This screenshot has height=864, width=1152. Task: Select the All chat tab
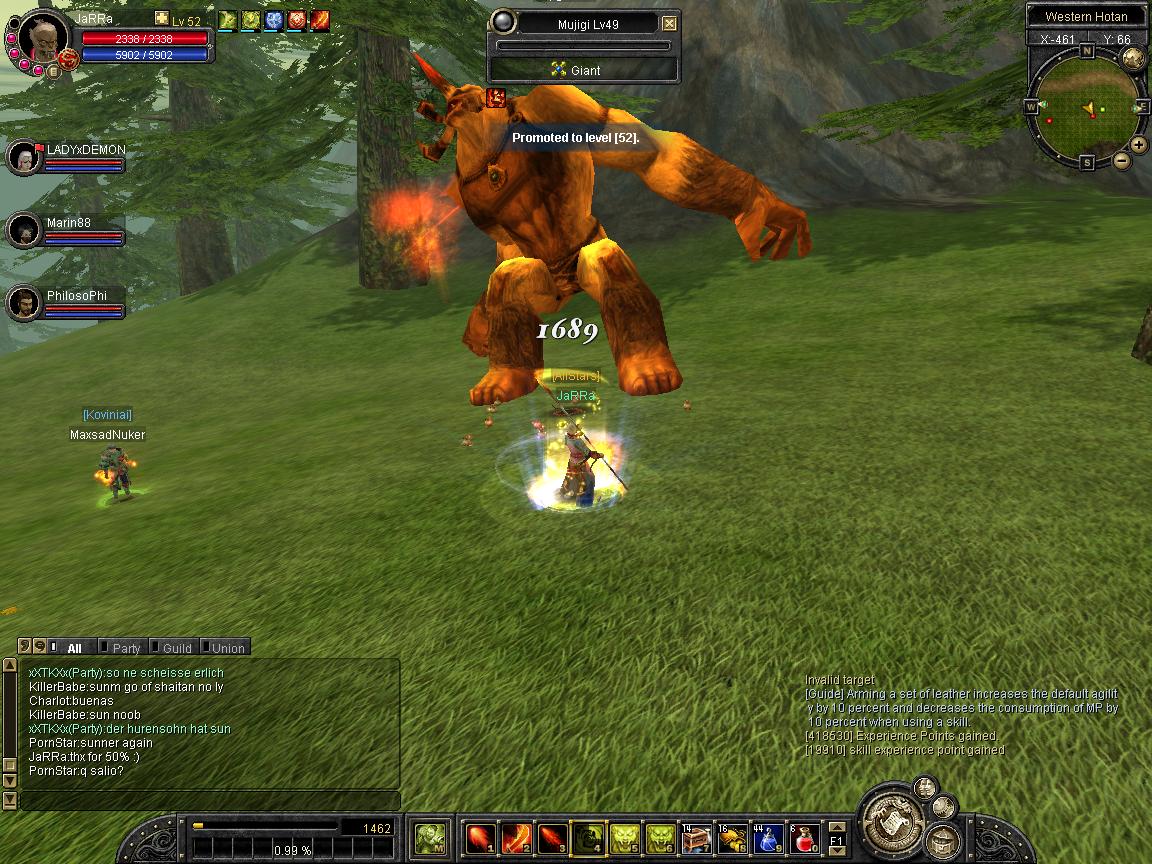click(x=73, y=648)
